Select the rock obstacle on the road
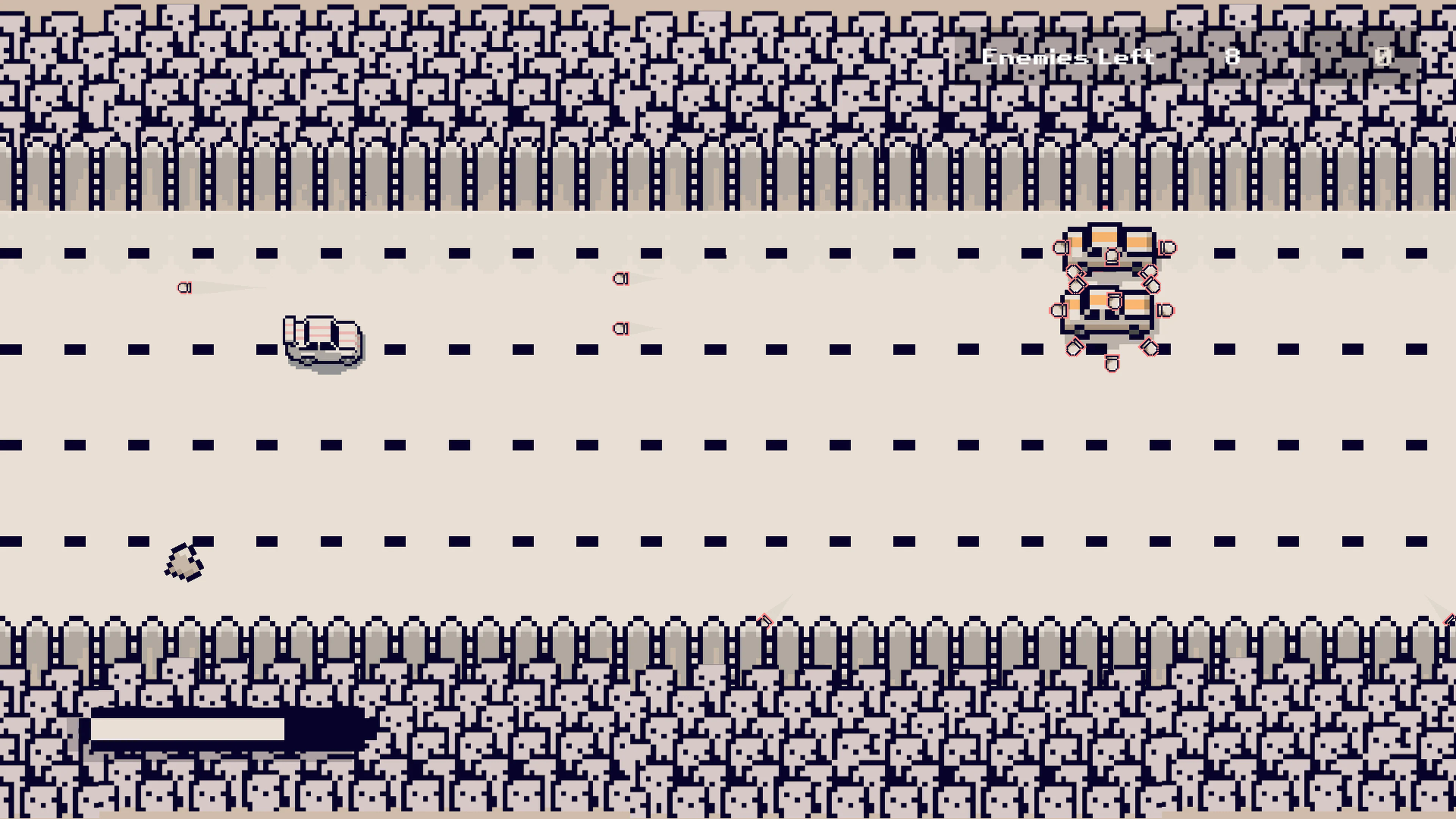 (x=185, y=562)
